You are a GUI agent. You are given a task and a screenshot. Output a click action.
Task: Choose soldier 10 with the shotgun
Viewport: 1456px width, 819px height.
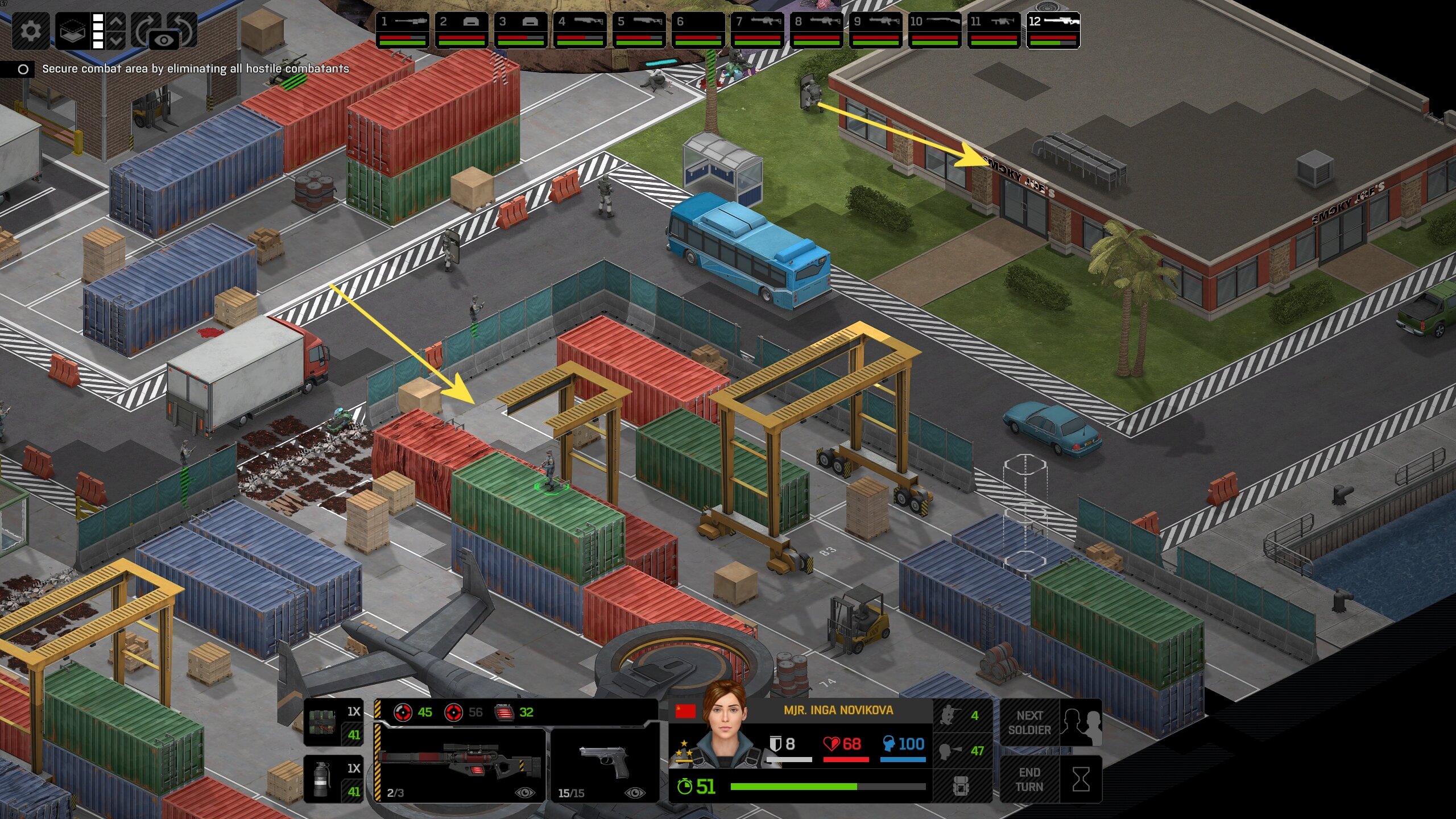coord(935,30)
